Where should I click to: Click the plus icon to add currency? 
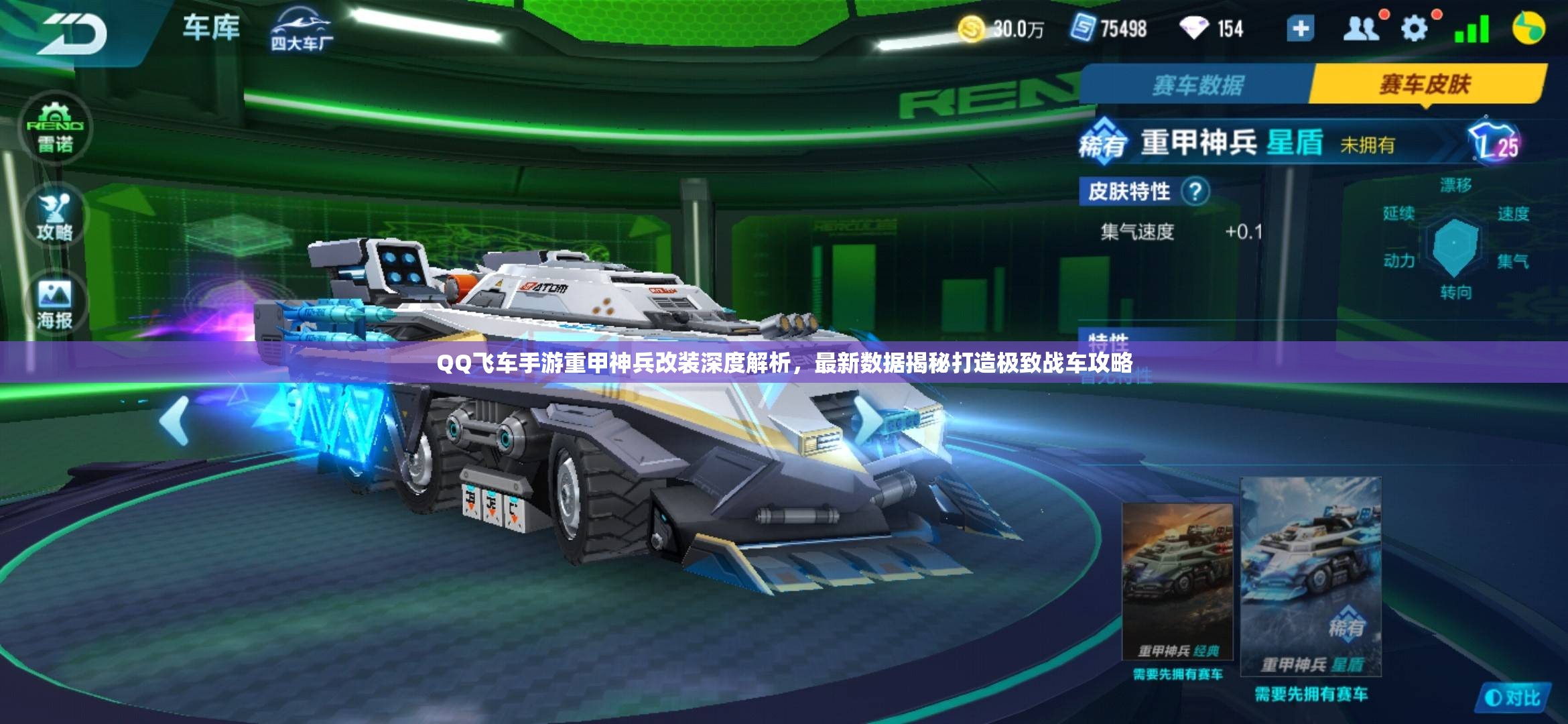(1300, 29)
